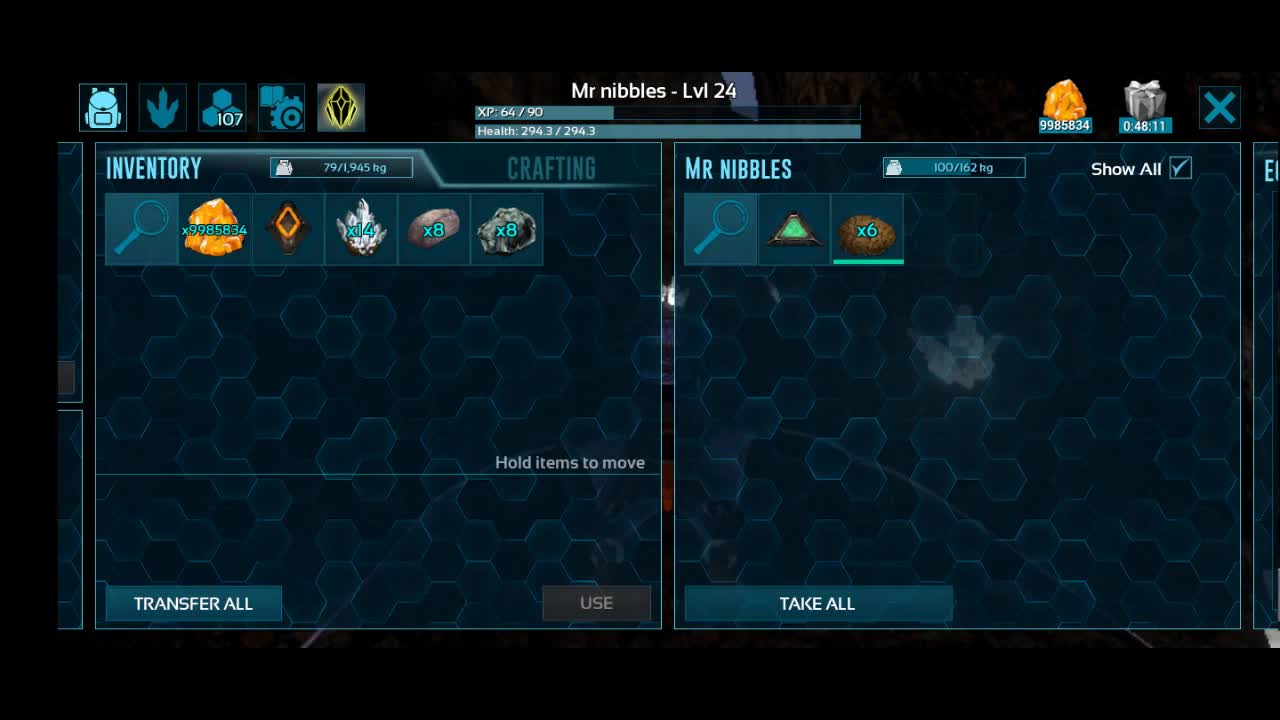Select the orange diamond implant item

tap(287, 229)
